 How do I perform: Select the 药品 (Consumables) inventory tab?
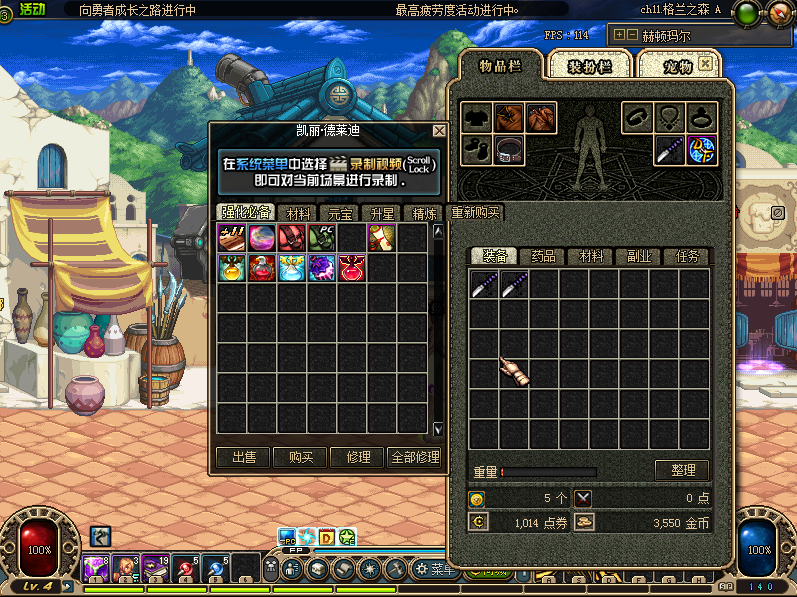tap(543, 257)
